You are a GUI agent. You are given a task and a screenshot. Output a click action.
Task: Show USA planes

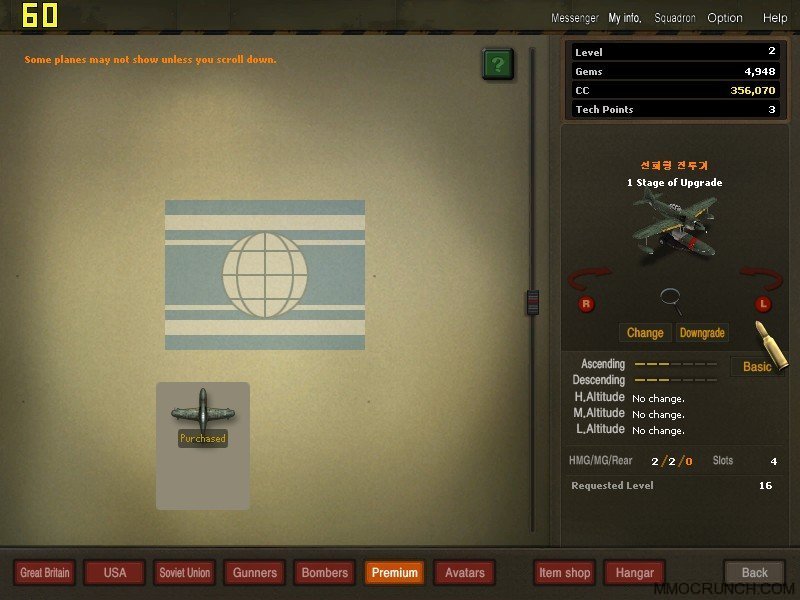[x=115, y=573]
